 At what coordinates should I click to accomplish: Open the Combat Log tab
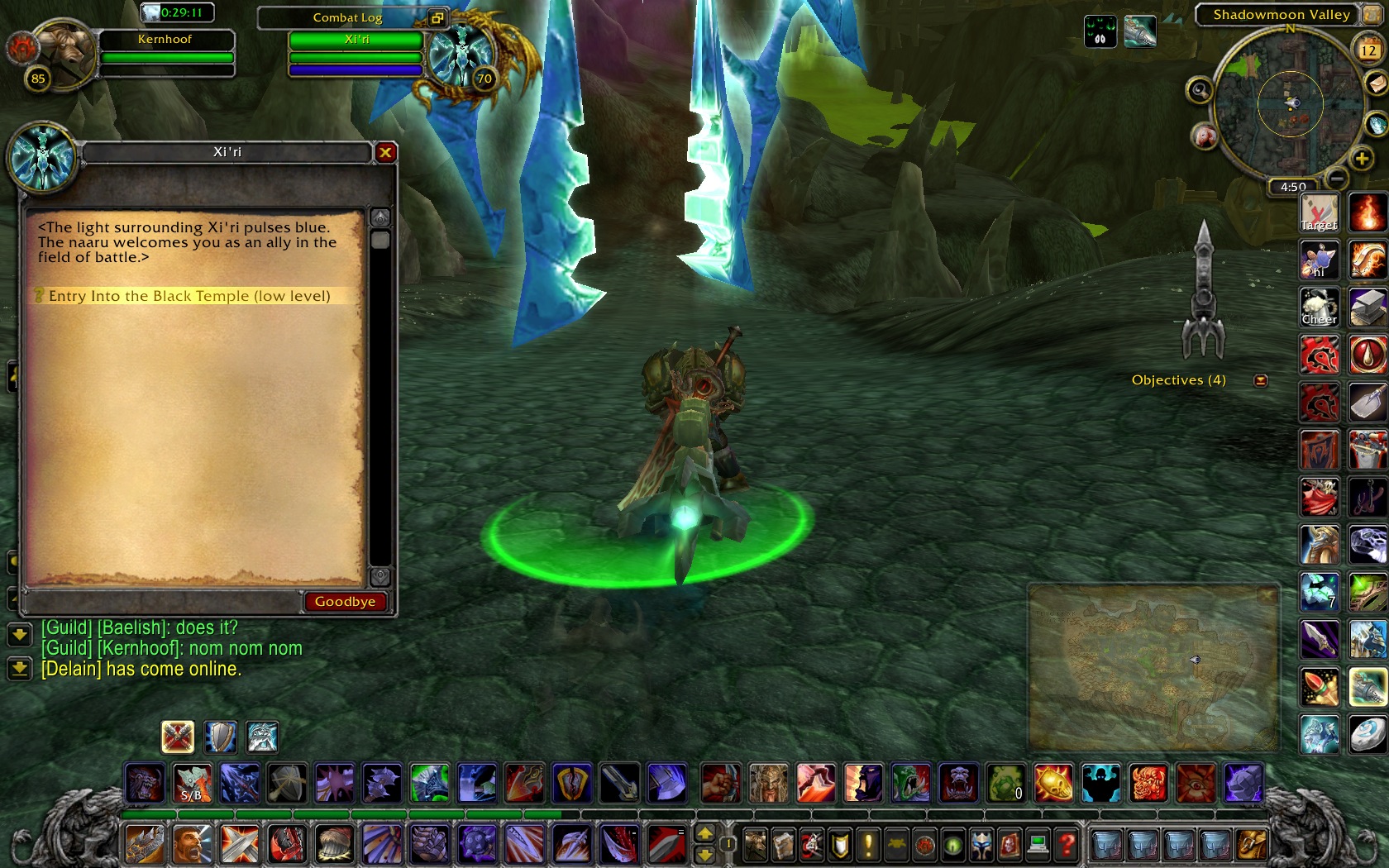tap(347, 17)
